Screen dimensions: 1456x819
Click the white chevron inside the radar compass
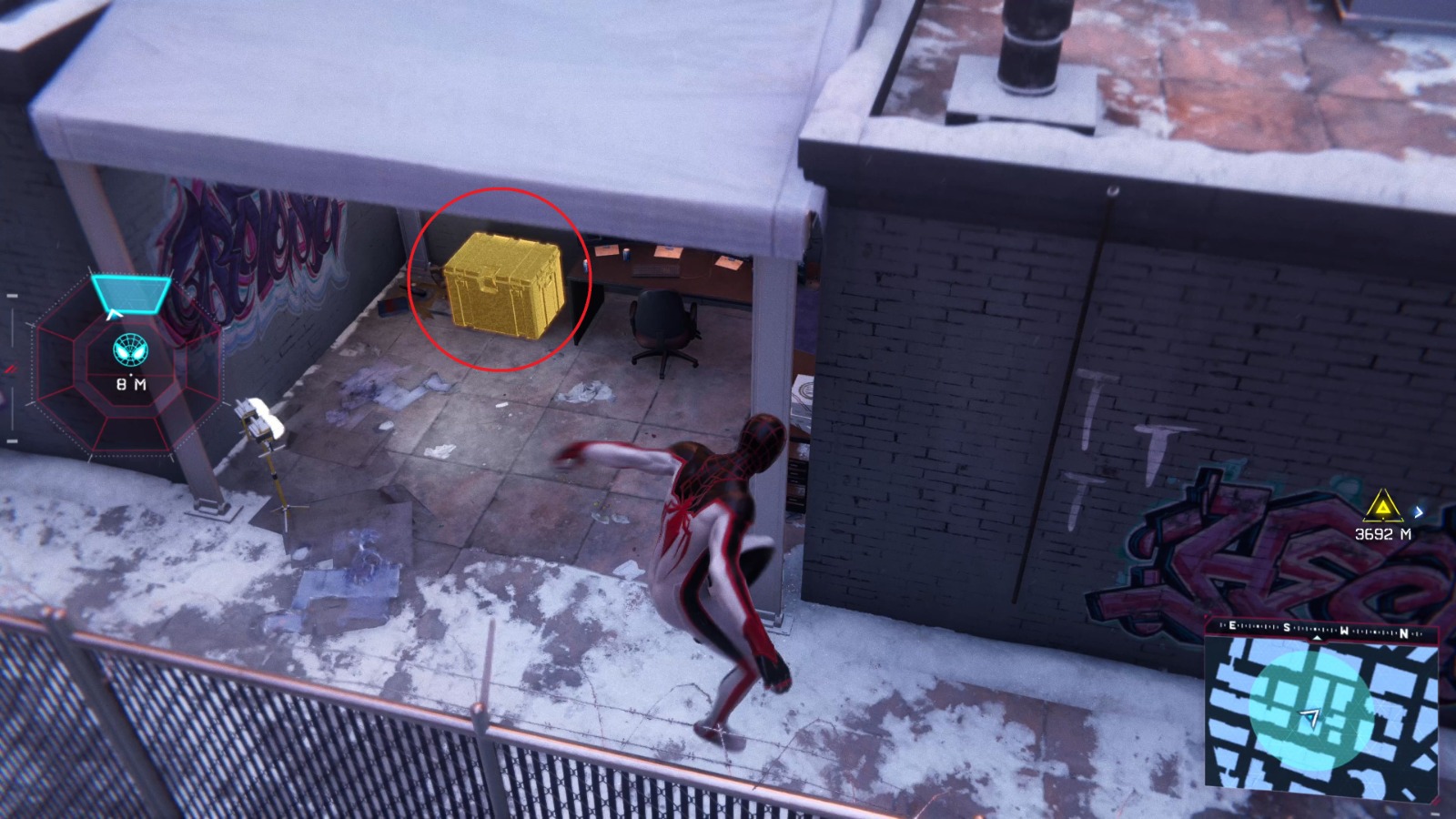pos(115,316)
